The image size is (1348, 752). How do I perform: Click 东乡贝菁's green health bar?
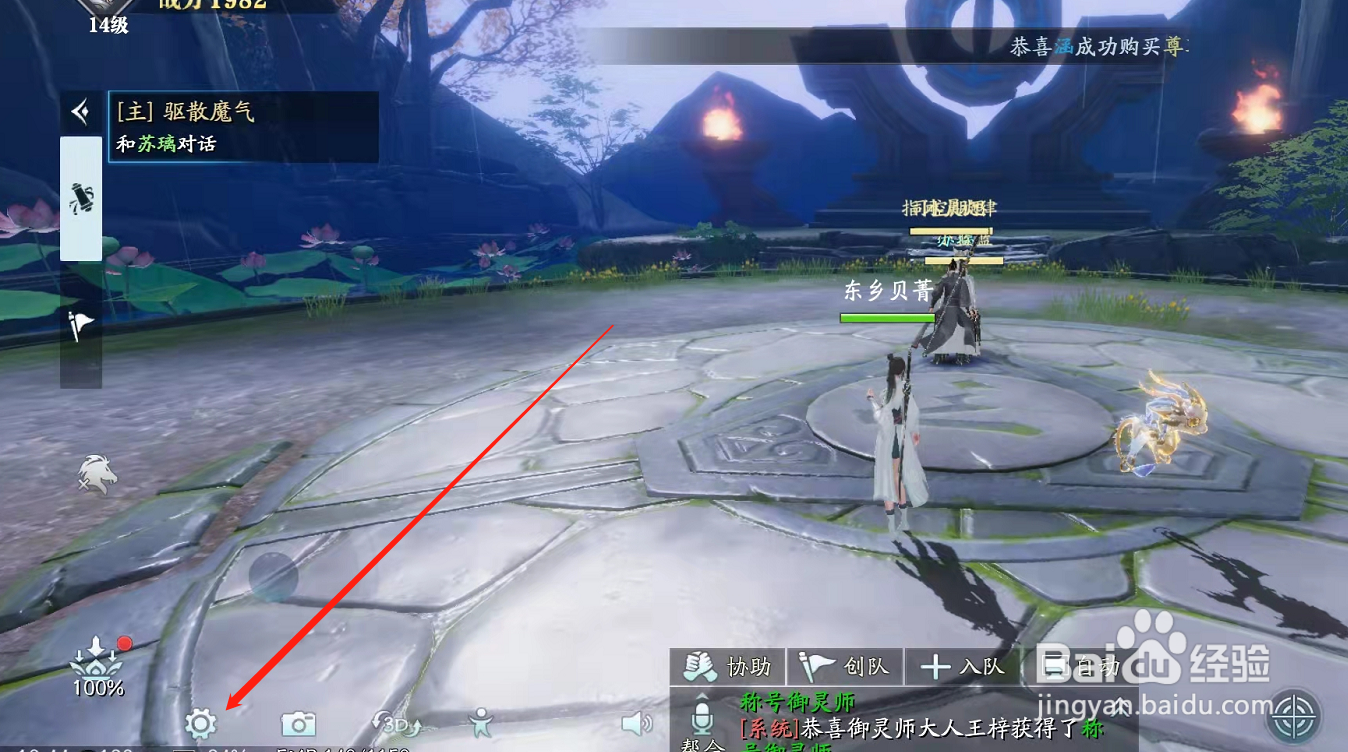(x=887, y=318)
